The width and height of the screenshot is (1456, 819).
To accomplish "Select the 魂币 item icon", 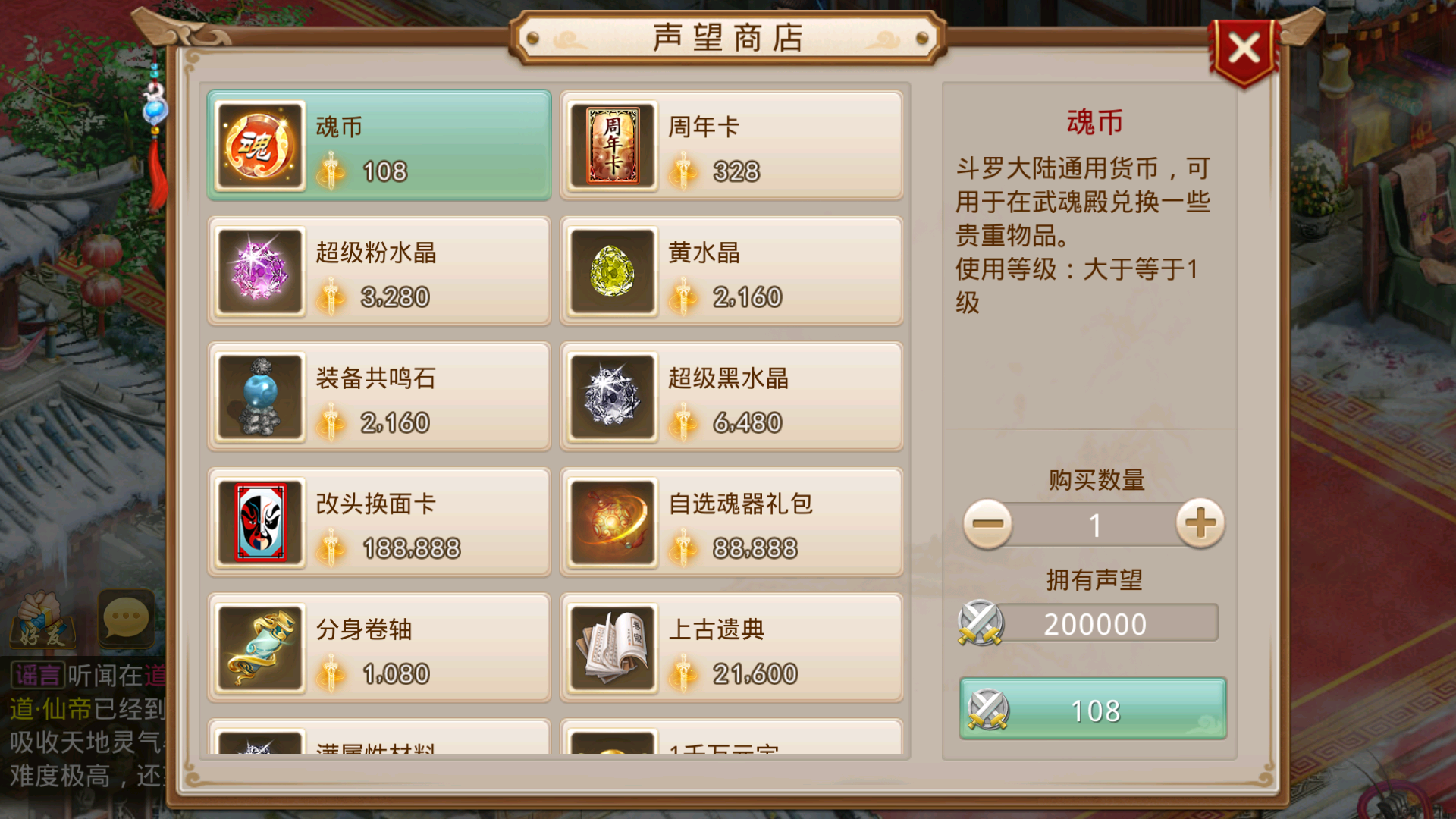I will point(259,145).
